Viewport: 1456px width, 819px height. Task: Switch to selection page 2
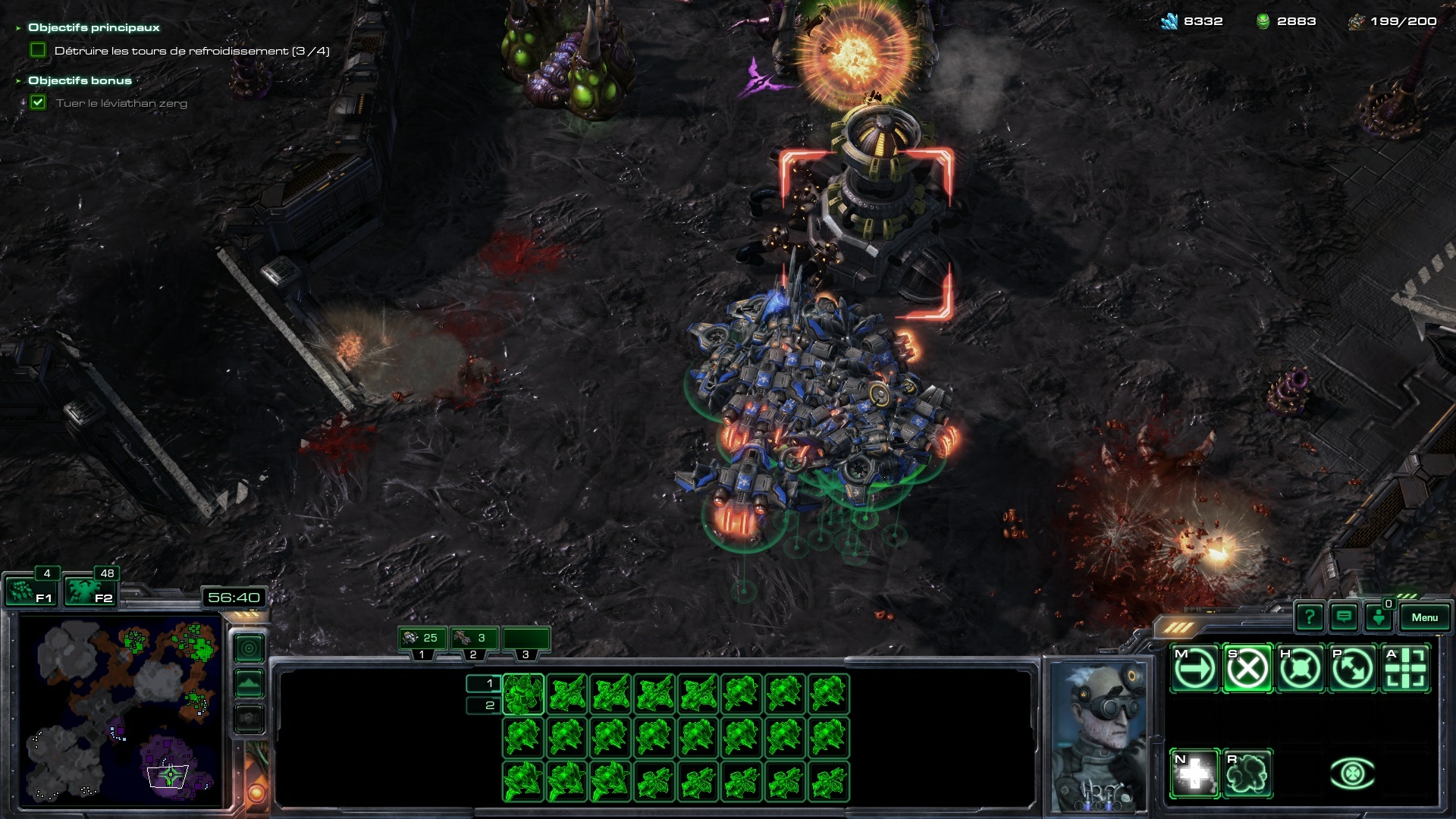click(483, 705)
